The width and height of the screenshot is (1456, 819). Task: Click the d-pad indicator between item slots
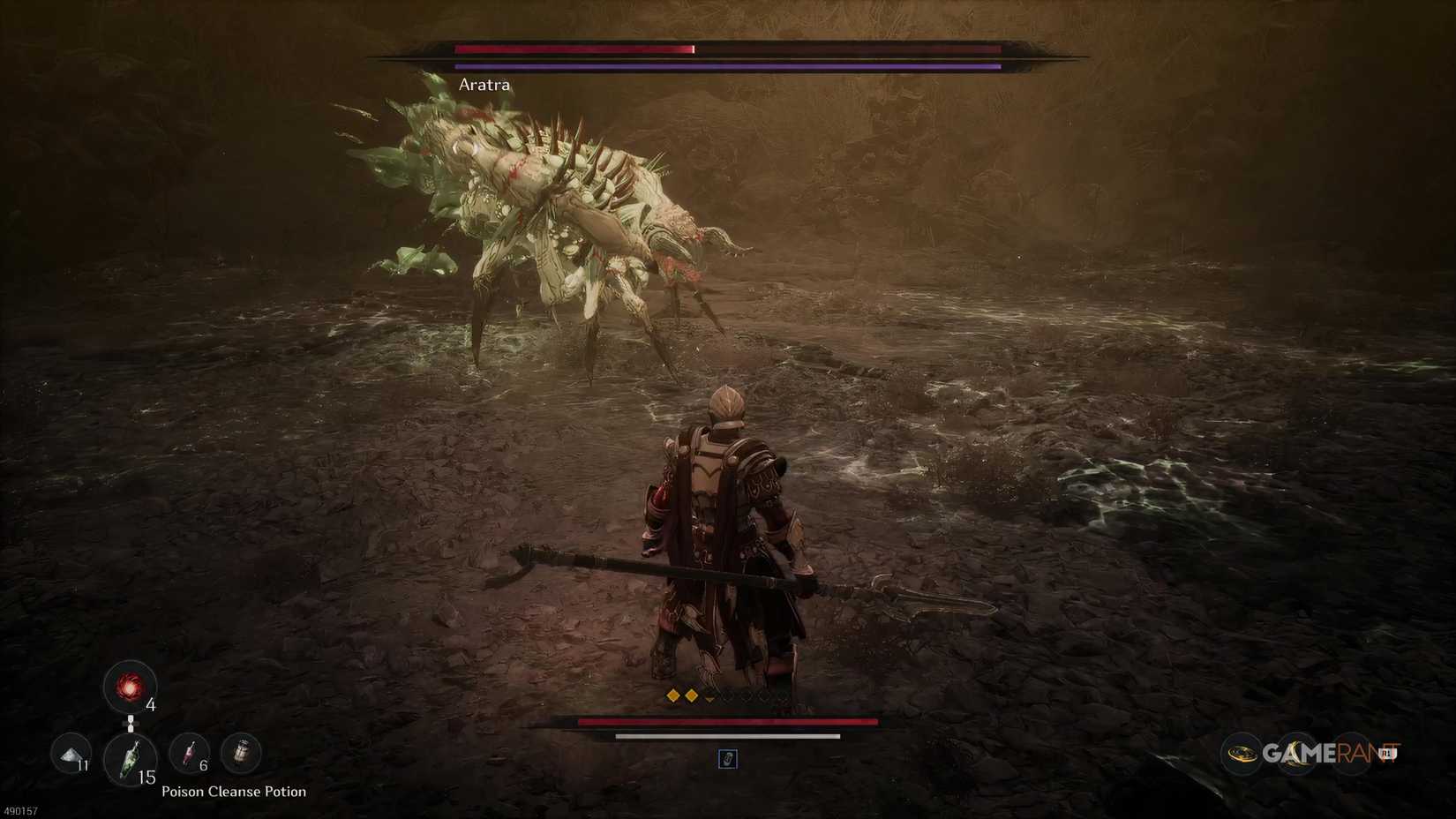pos(131,724)
